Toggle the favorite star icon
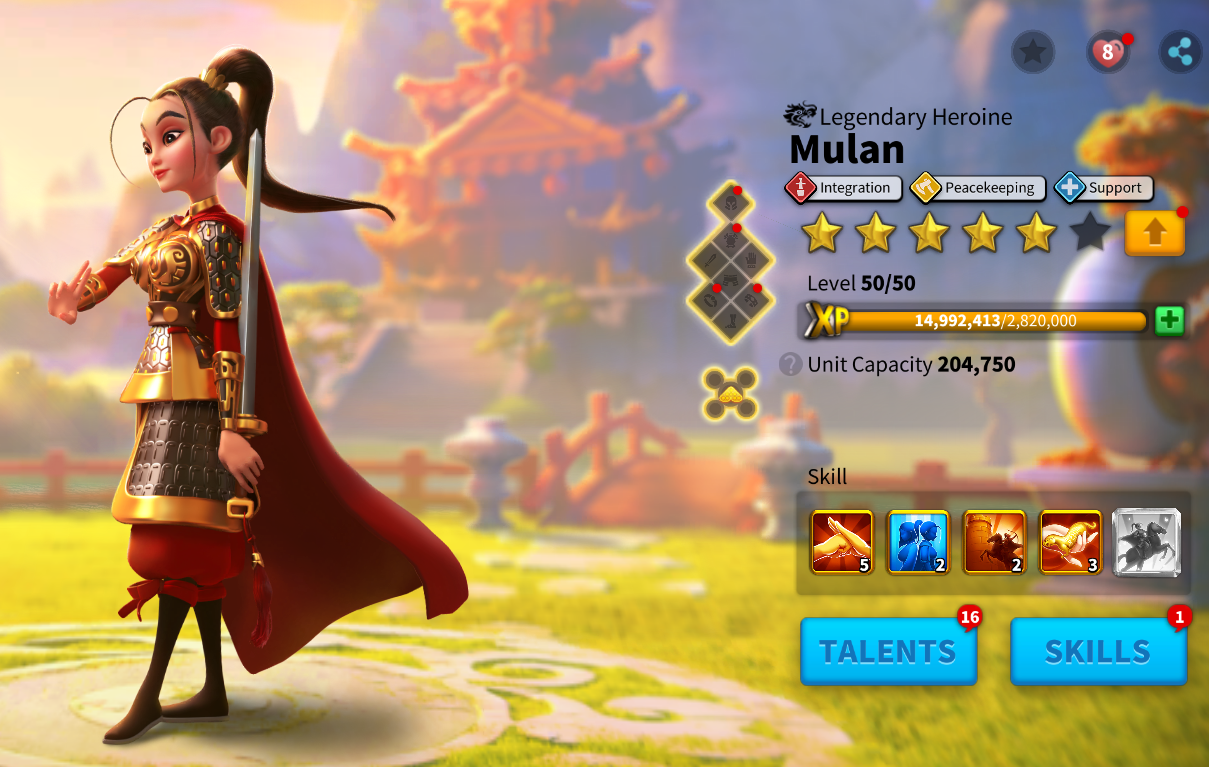Viewport: 1209px width, 767px height. point(1033,52)
